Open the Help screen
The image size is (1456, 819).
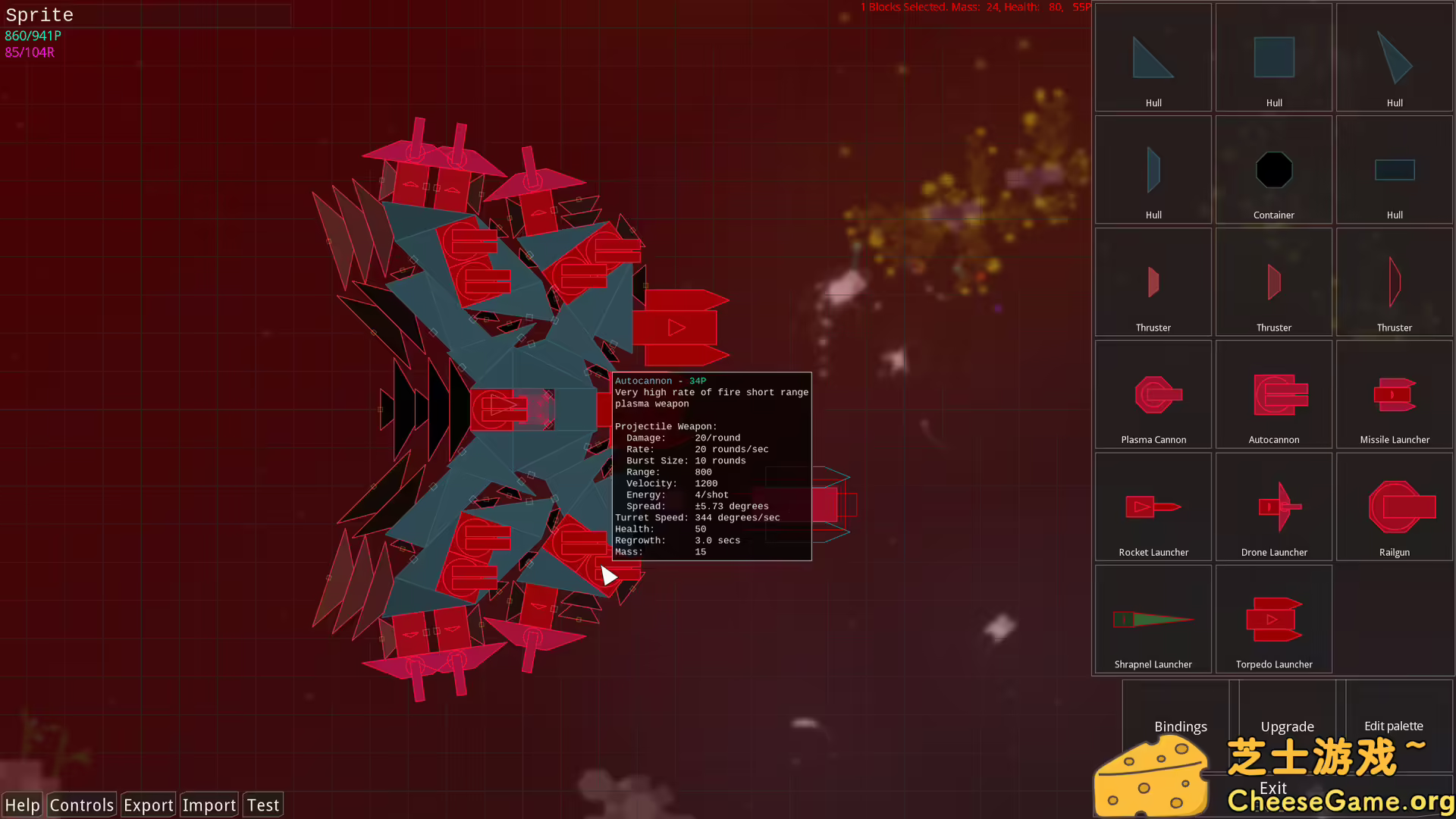pos(22,805)
